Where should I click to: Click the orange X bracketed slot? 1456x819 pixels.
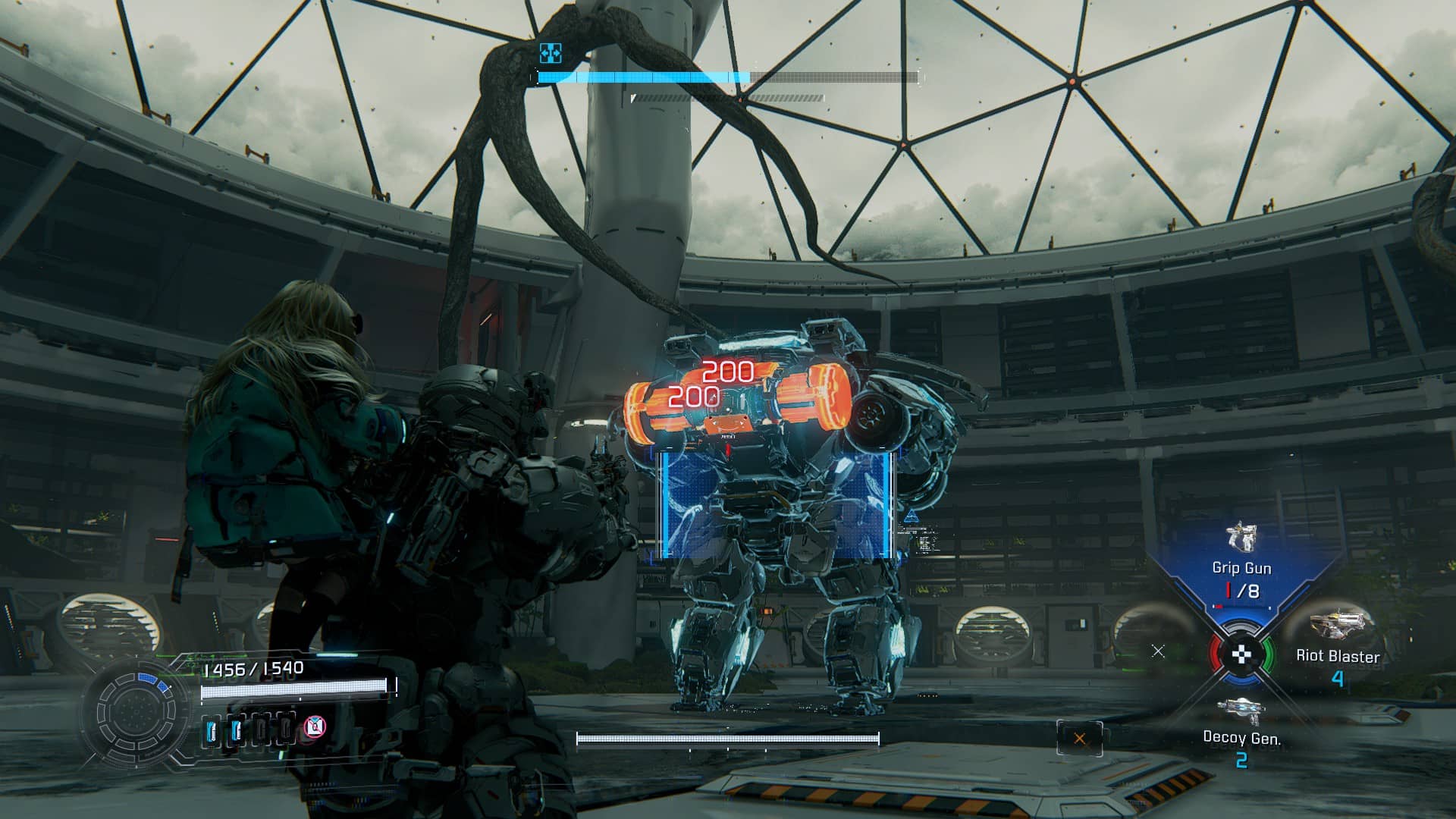[x=1080, y=739]
